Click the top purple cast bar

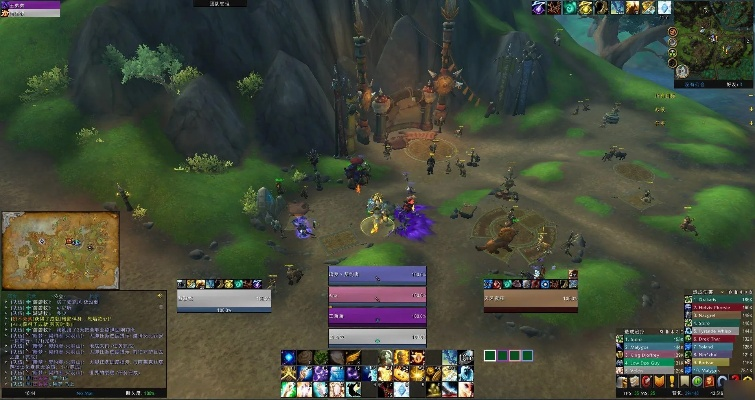pos(377,276)
